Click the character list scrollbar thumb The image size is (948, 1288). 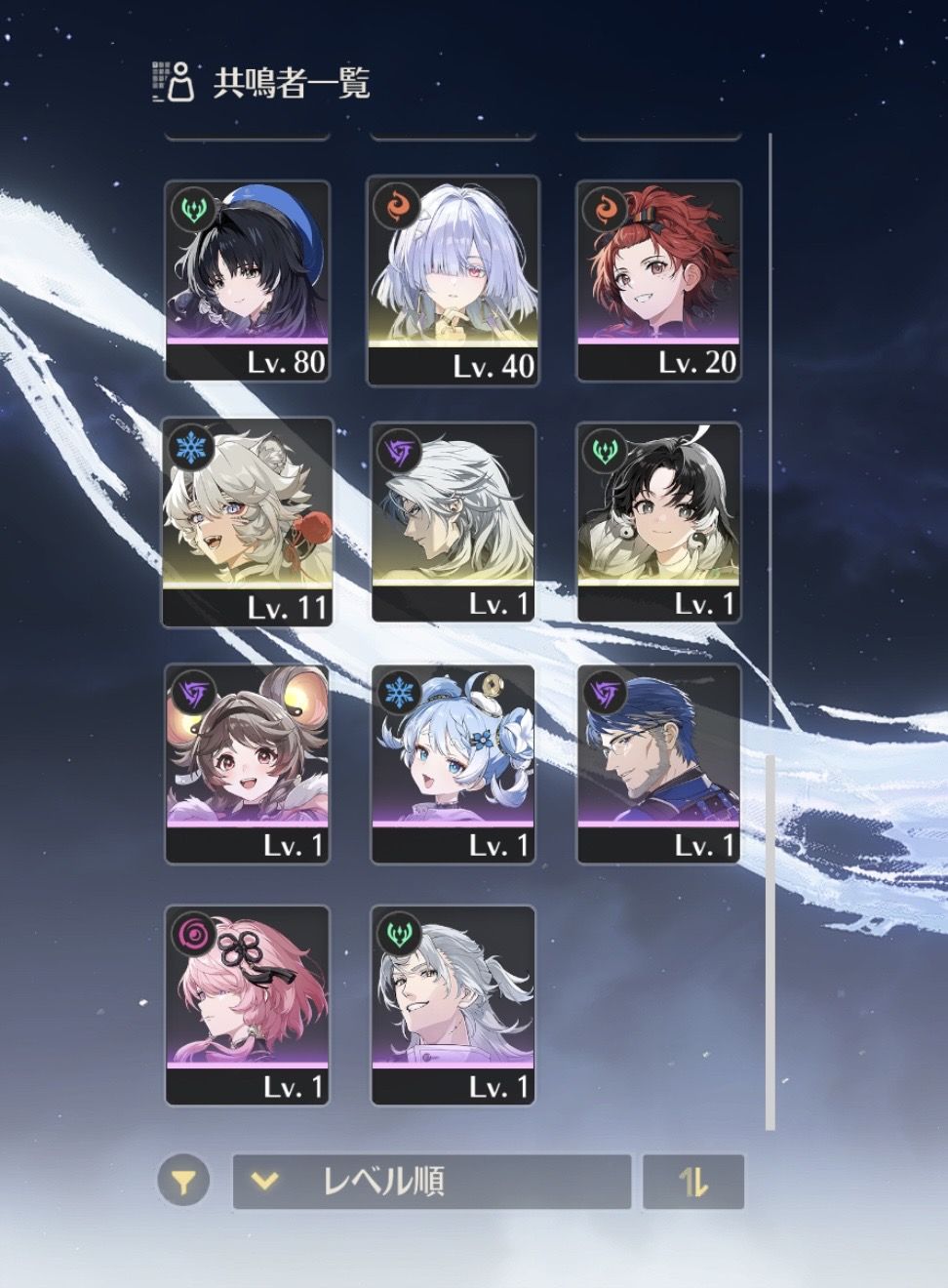[770, 937]
